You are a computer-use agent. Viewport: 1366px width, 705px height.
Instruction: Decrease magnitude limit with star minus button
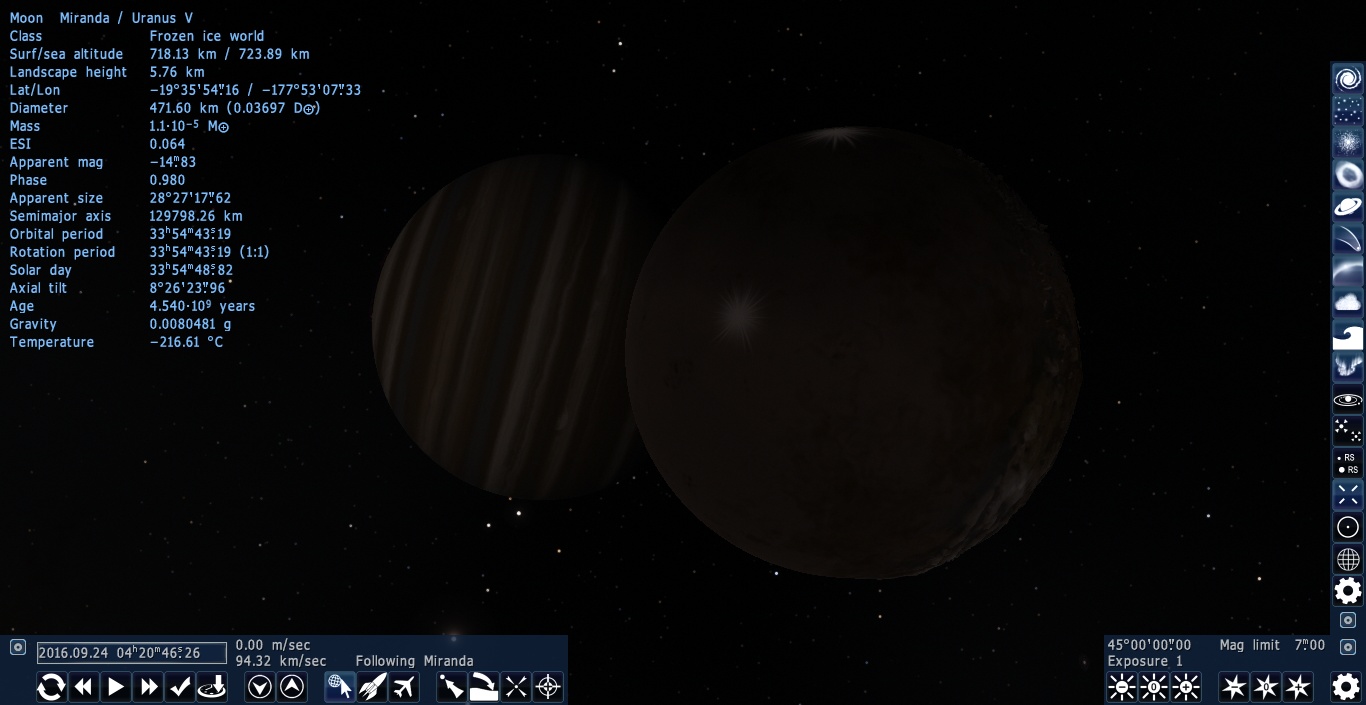pyautogui.click(x=1234, y=687)
